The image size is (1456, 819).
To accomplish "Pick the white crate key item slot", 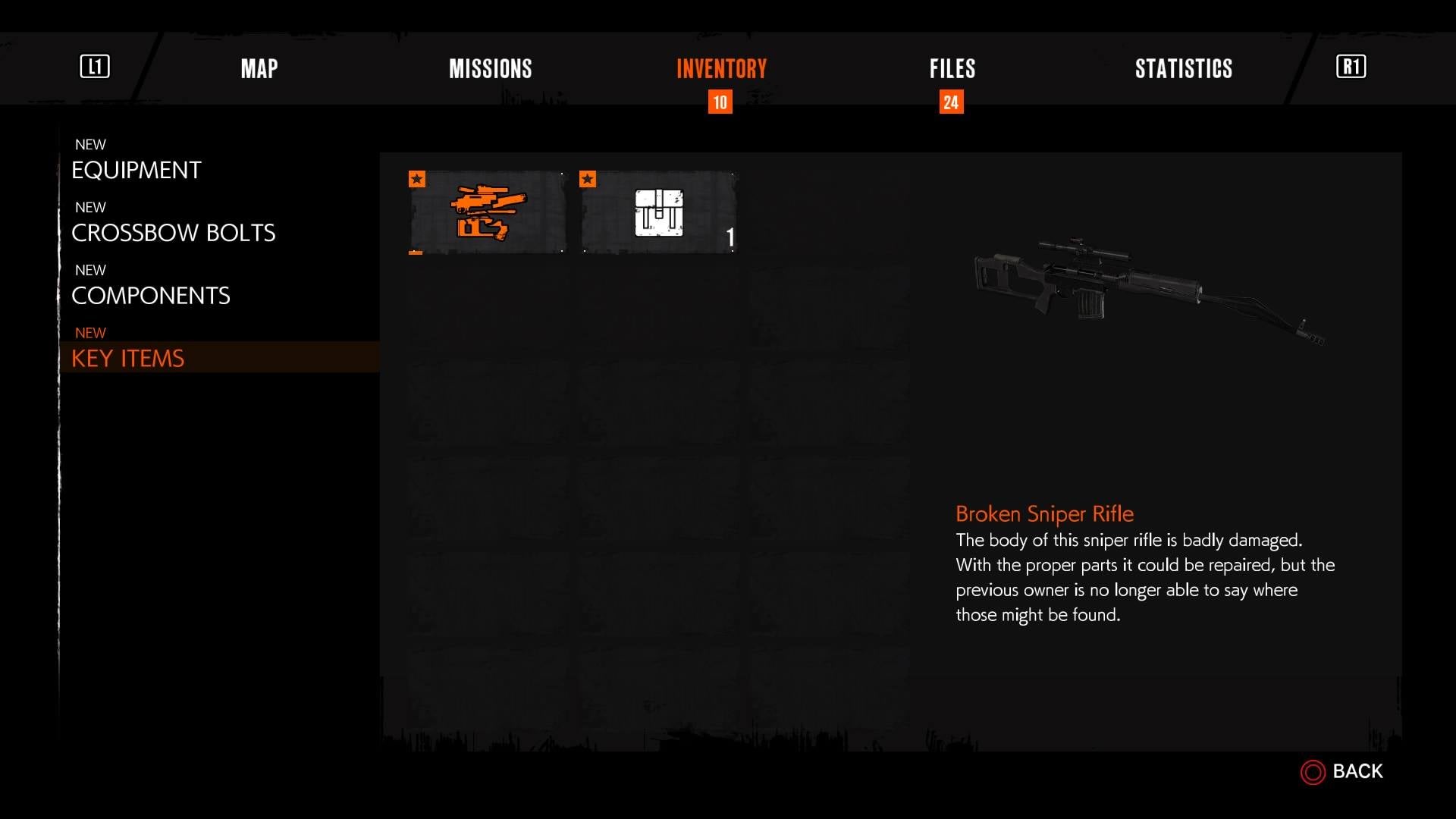I will (658, 212).
